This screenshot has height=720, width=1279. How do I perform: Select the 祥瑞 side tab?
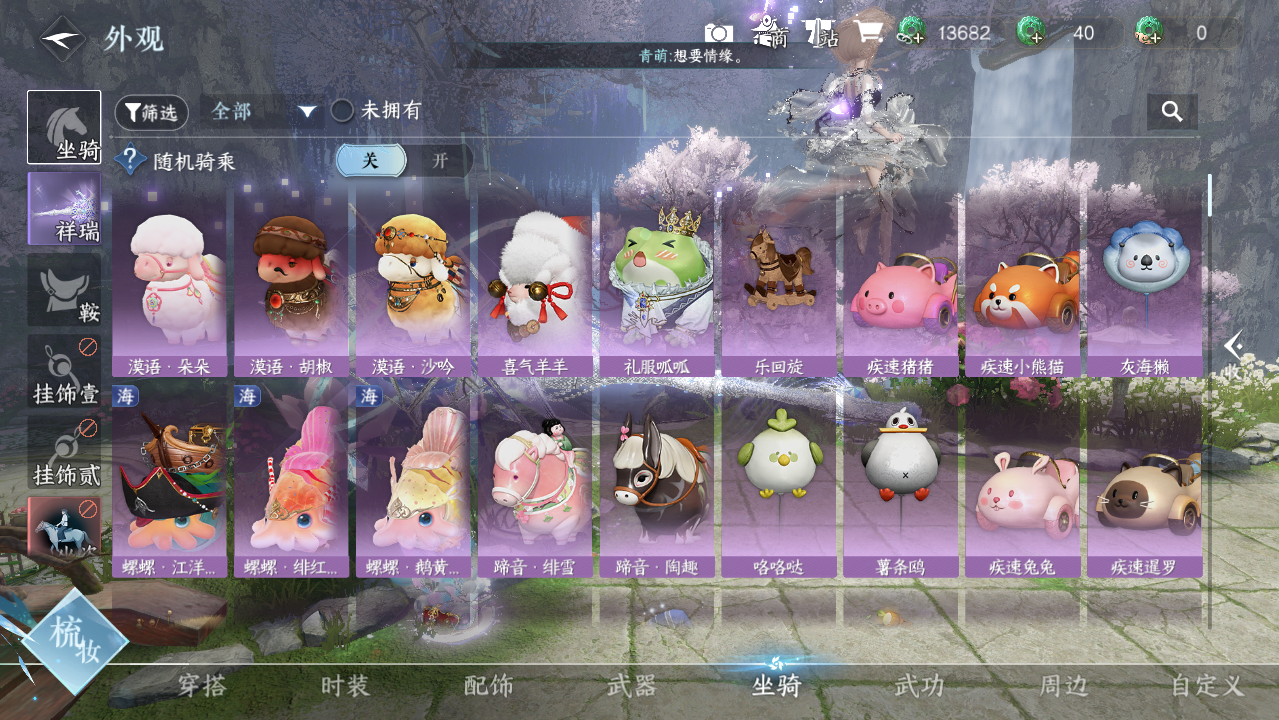pos(64,209)
